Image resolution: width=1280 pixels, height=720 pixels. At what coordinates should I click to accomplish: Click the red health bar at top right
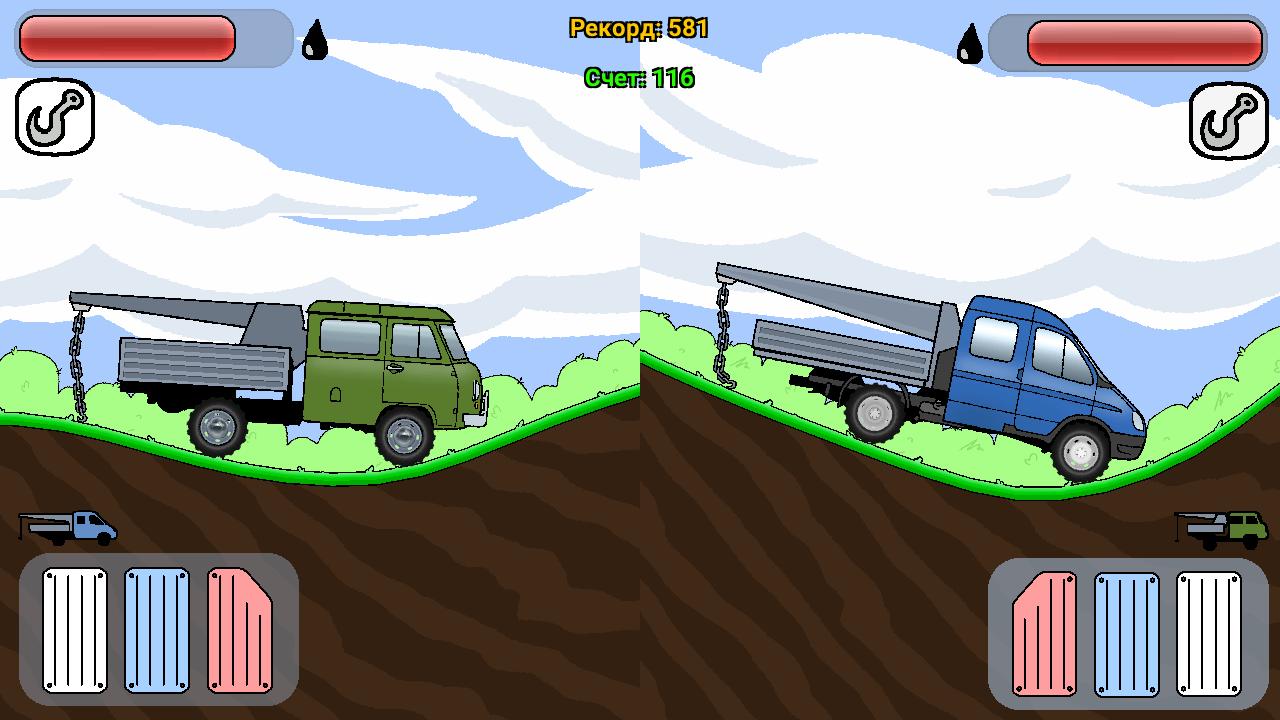pos(1144,41)
